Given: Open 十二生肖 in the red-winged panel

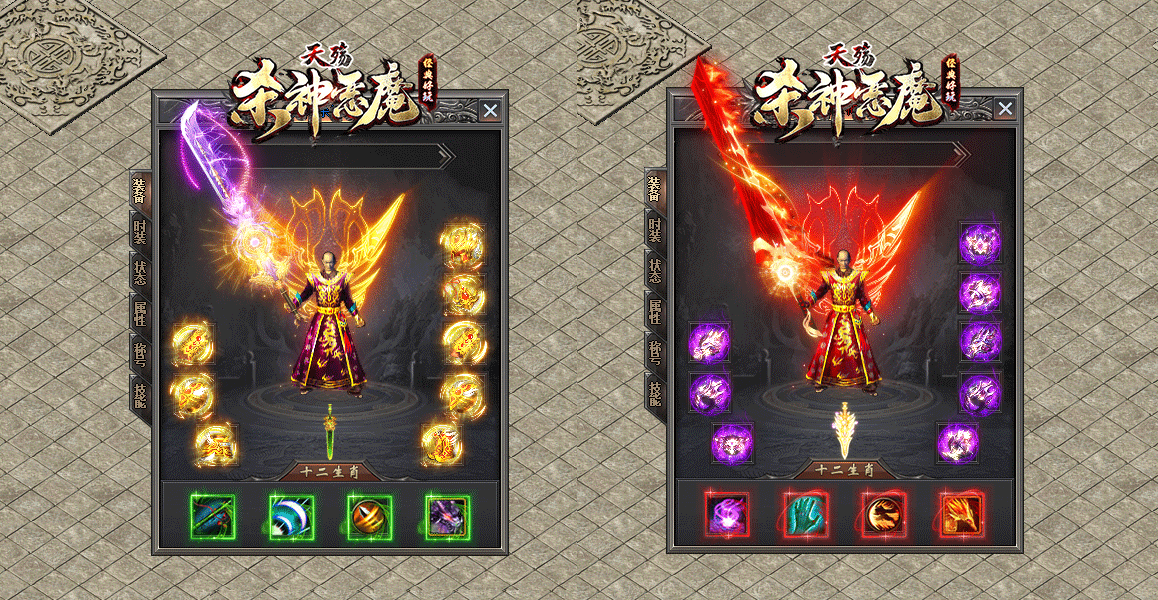Looking at the screenshot, I should (x=844, y=469).
